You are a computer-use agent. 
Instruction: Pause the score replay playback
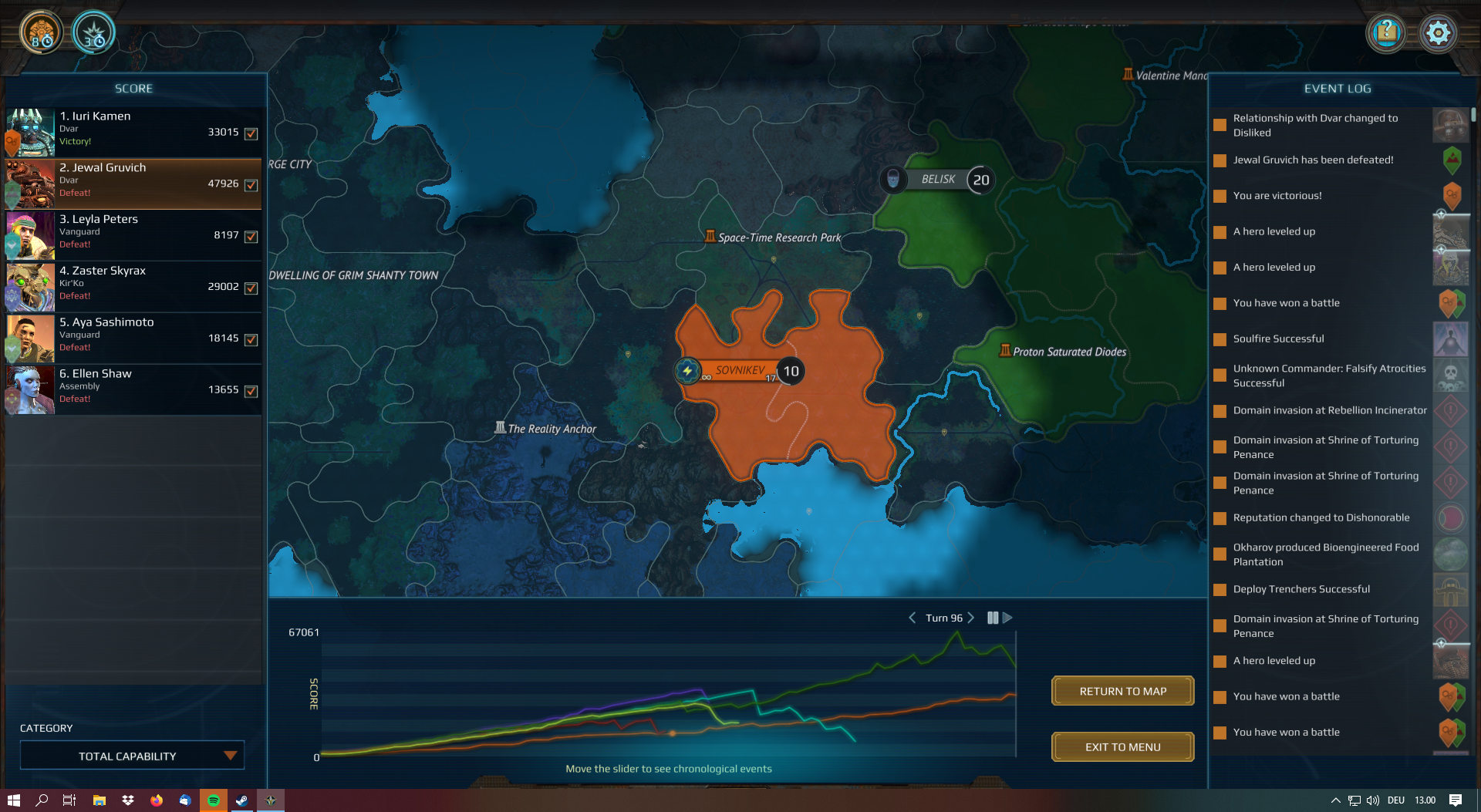pos(993,617)
